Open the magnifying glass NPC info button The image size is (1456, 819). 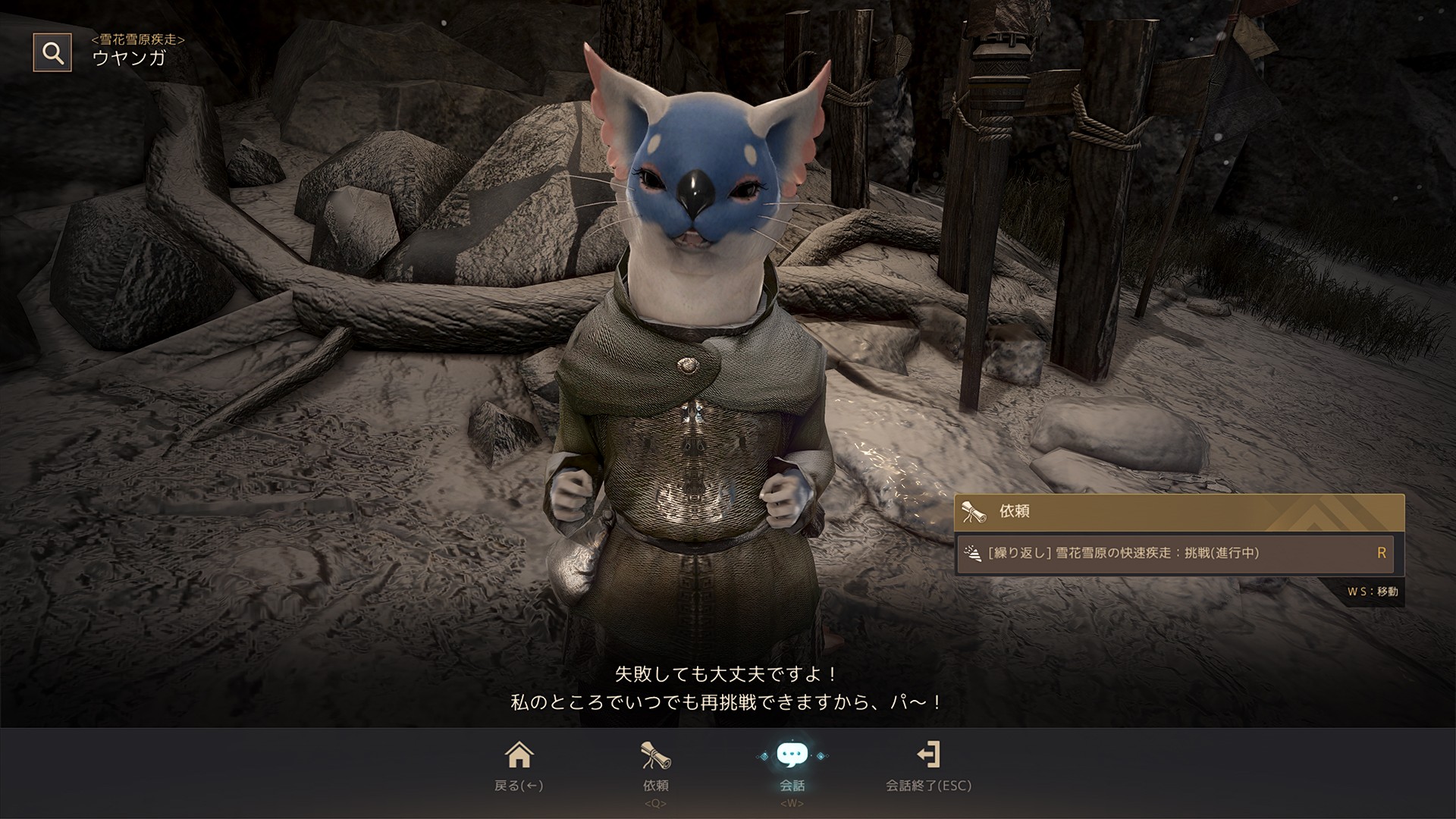tap(52, 52)
